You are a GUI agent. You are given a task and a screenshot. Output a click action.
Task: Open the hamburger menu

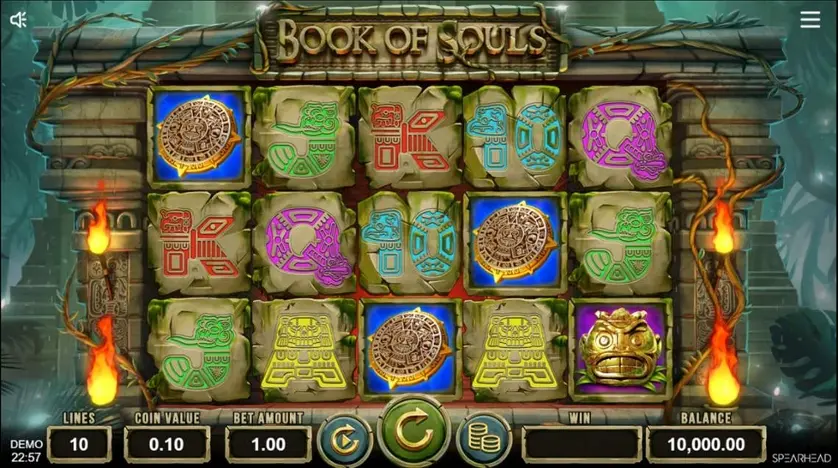click(810, 20)
